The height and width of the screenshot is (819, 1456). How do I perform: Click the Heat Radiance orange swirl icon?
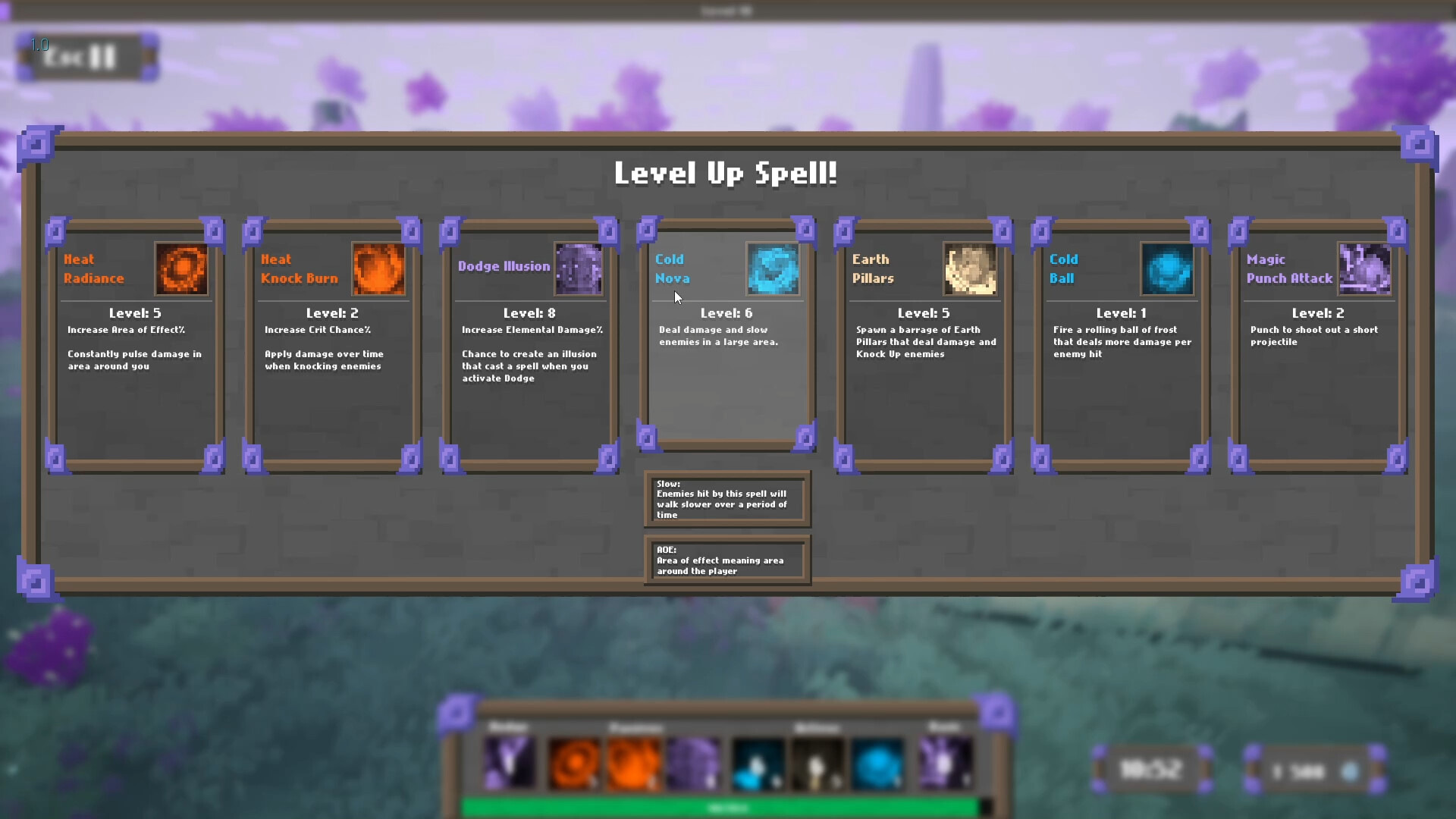(x=182, y=269)
